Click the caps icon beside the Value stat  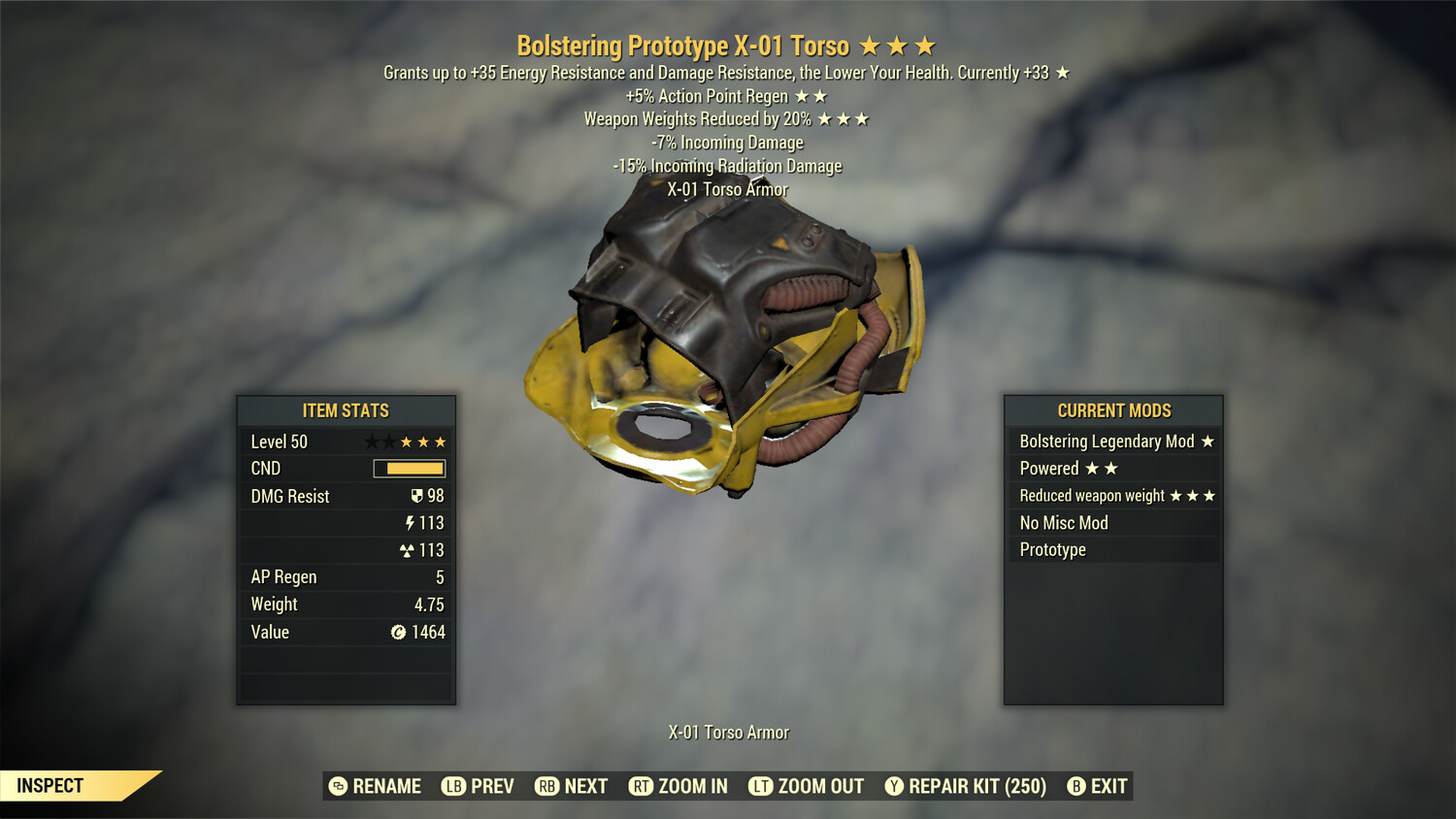[x=398, y=632]
